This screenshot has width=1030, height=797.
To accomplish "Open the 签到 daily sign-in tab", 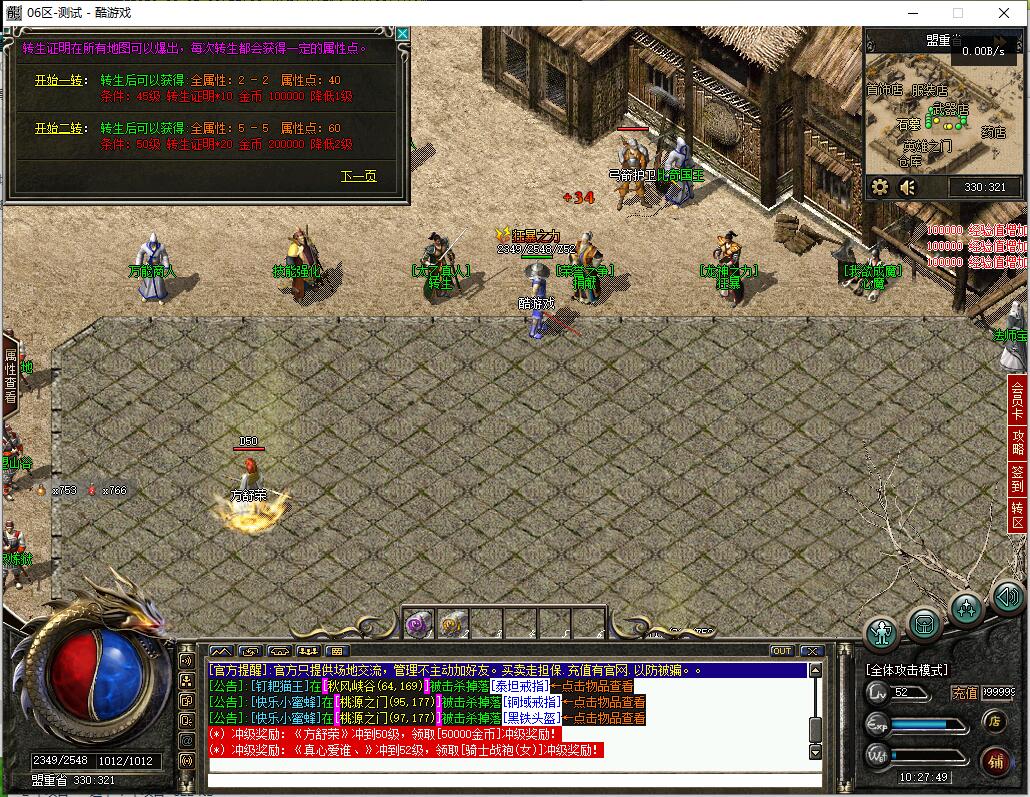I will [x=1018, y=479].
